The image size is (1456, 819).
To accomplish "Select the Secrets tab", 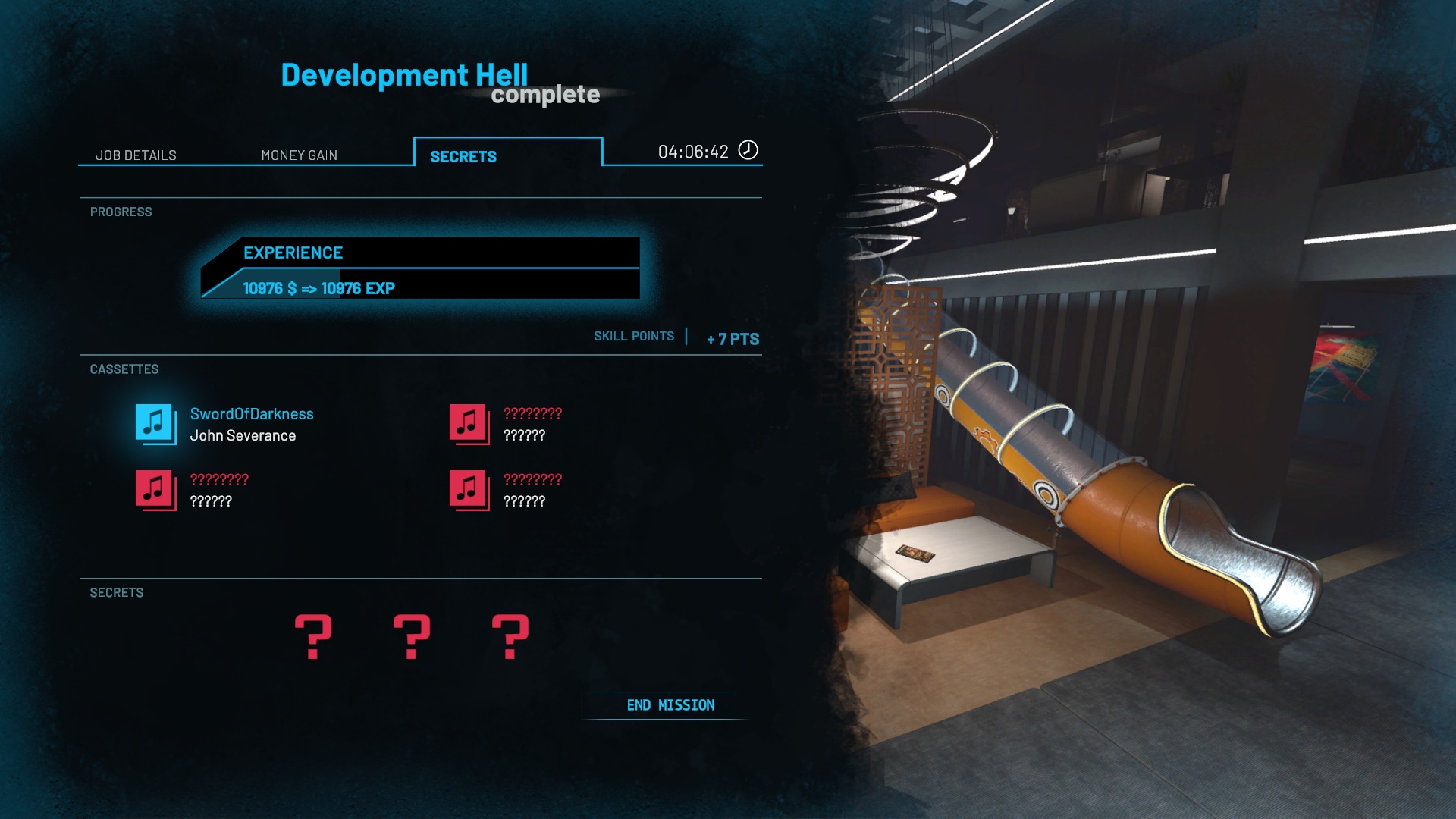I will [463, 156].
